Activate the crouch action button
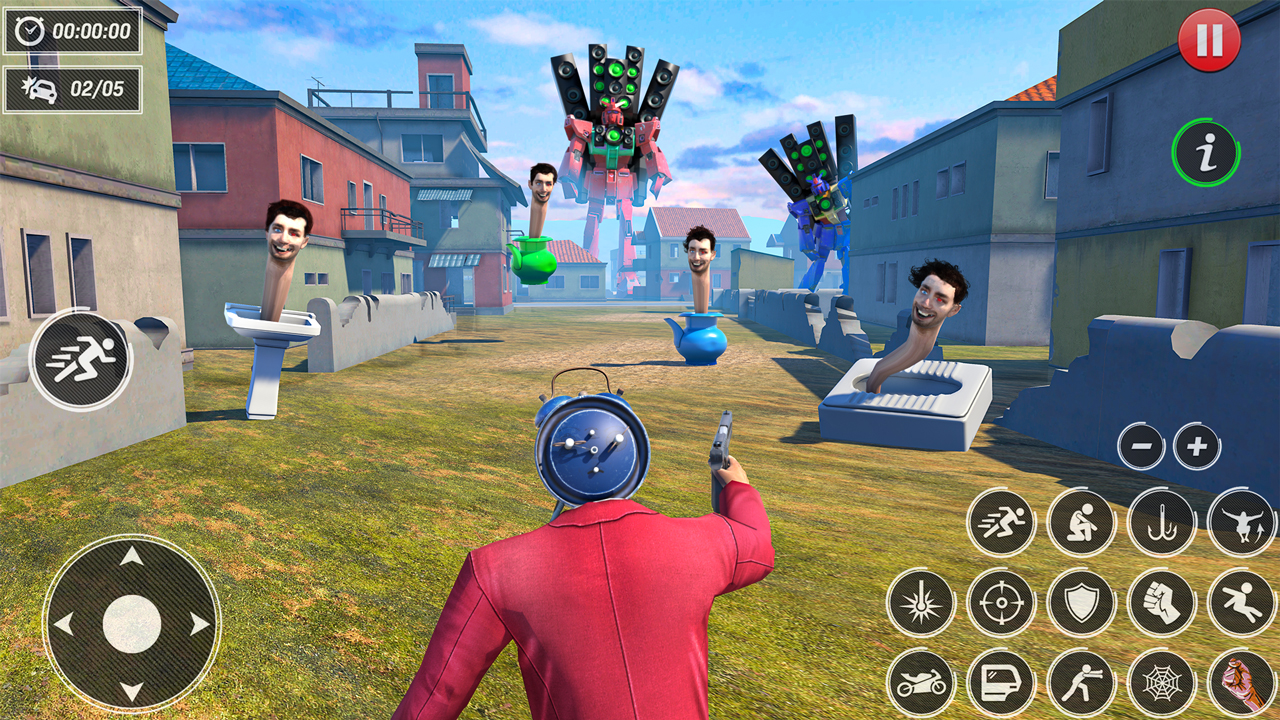1280x720 pixels. pos(1081,522)
